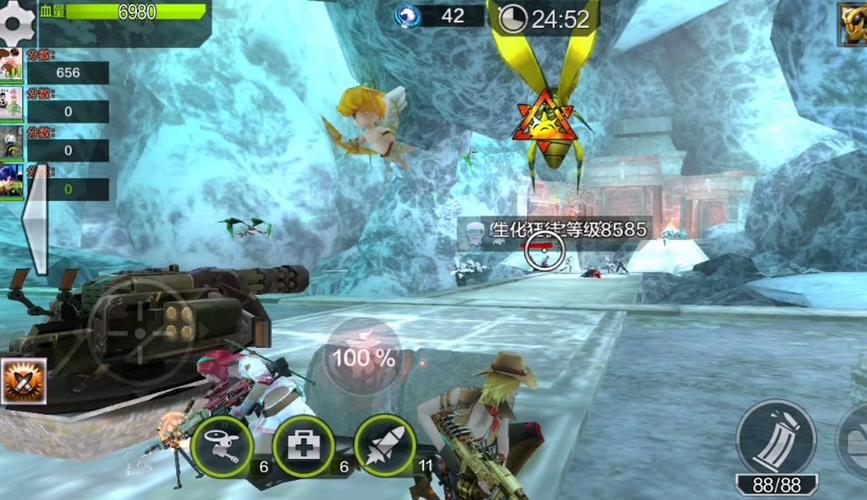This screenshot has width=867, height=500.
Task: Use the medkit item
Action: click(x=303, y=445)
